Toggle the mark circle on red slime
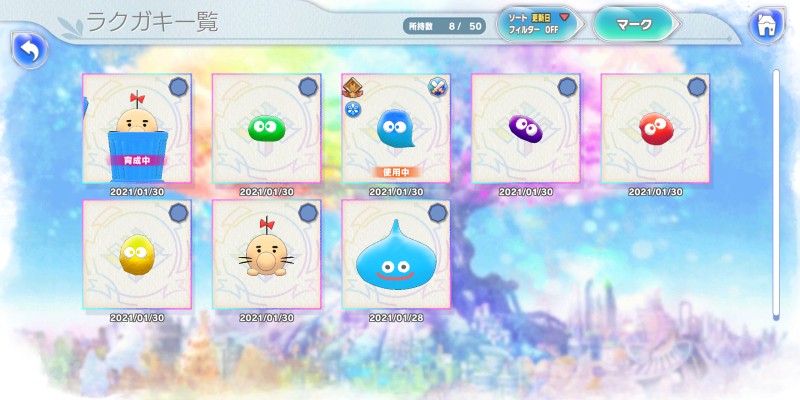800x400 pixels. click(x=697, y=87)
